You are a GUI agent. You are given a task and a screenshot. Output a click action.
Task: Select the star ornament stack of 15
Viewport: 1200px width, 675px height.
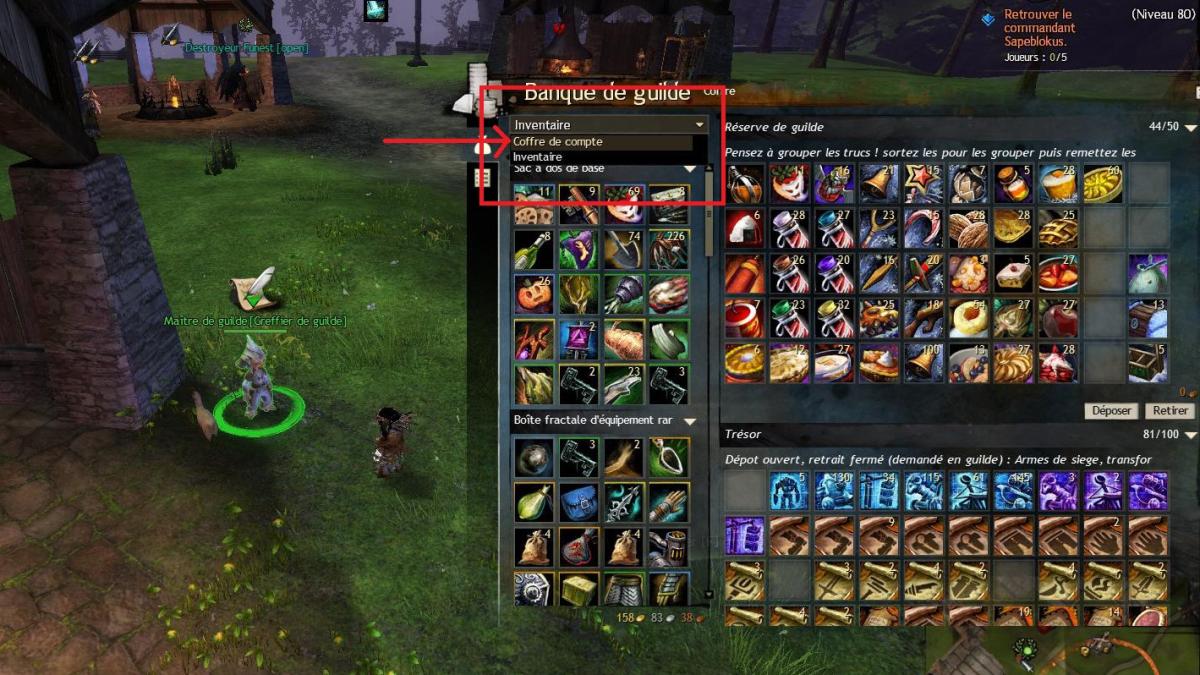pyautogui.click(x=923, y=184)
